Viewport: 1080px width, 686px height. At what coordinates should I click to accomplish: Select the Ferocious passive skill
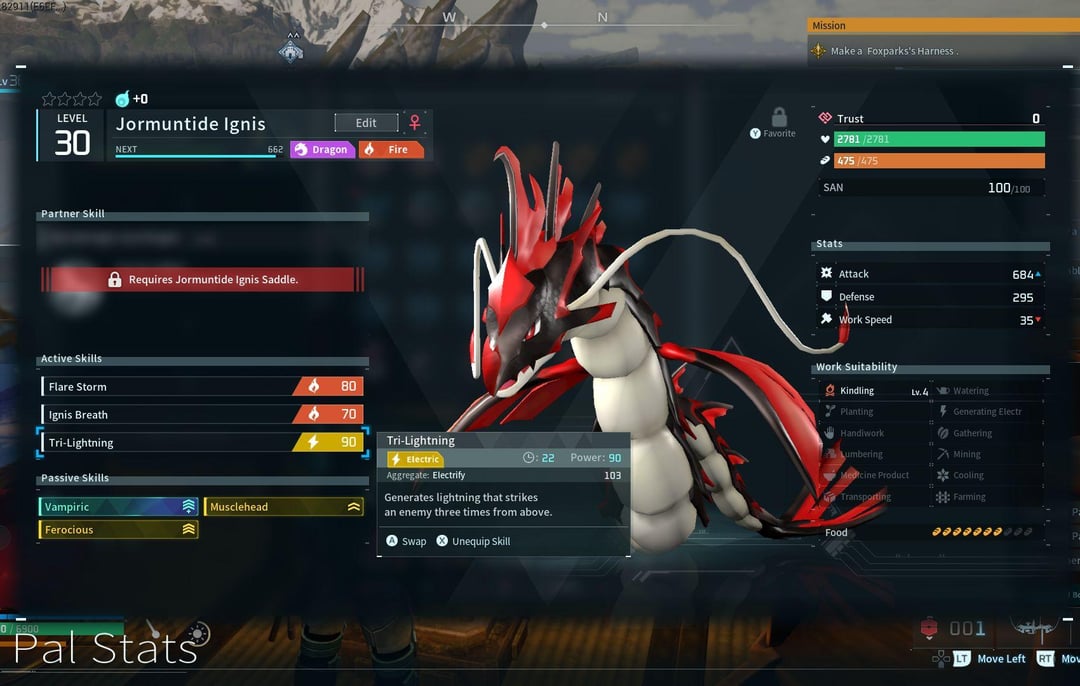coord(119,530)
